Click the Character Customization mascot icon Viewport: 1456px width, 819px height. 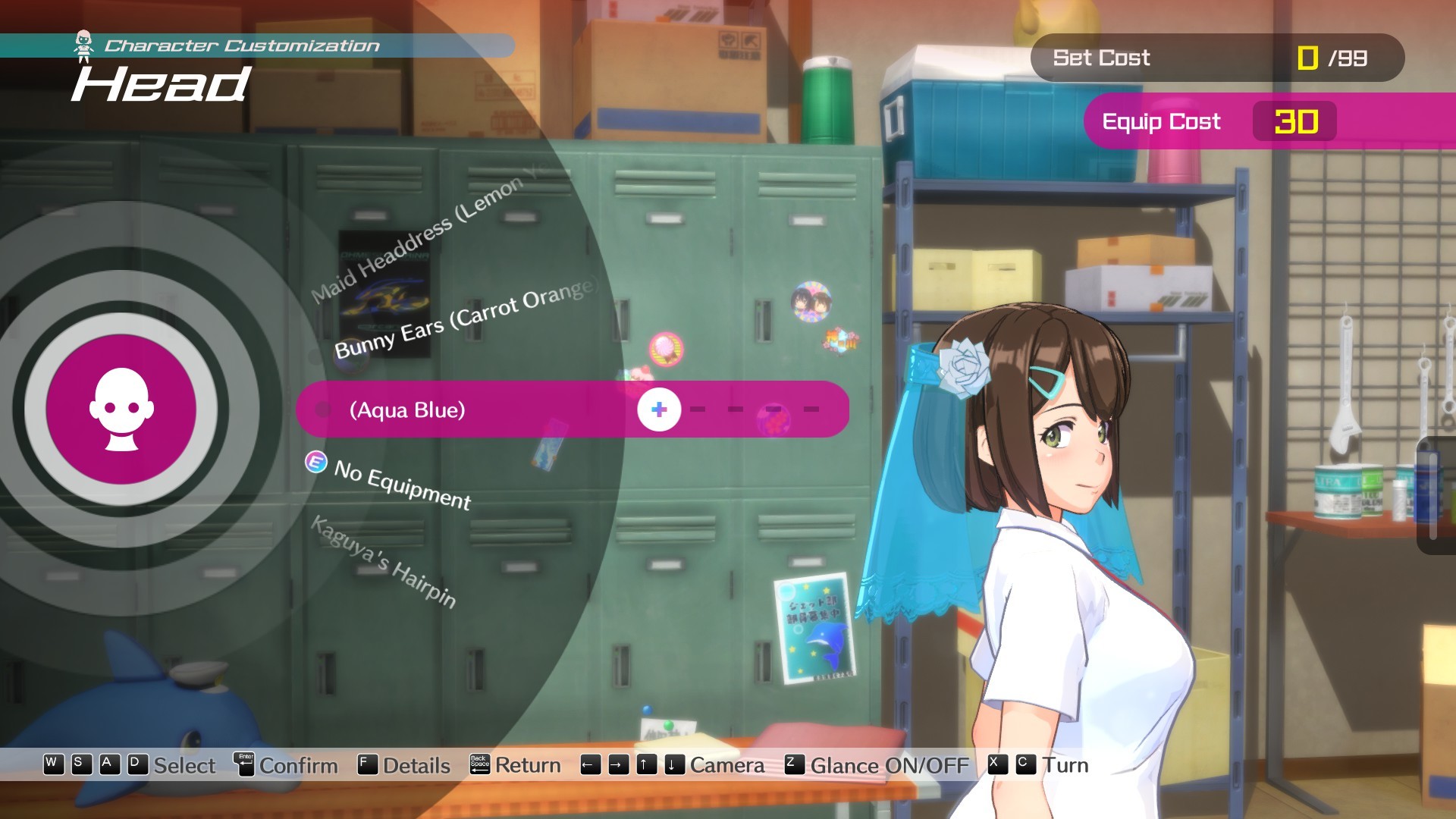[x=83, y=43]
